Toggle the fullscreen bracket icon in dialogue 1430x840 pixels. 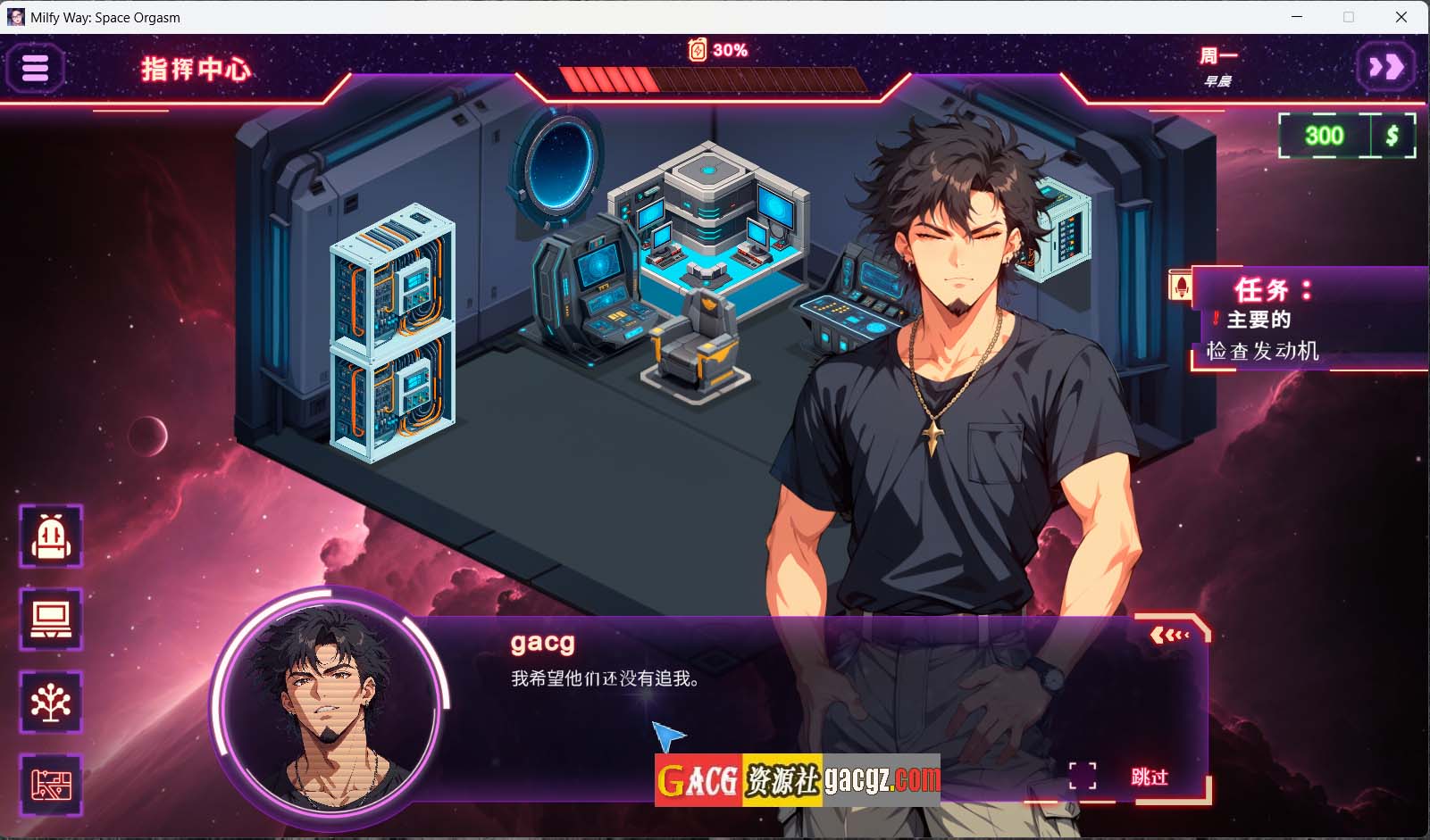click(x=1083, y=776)
